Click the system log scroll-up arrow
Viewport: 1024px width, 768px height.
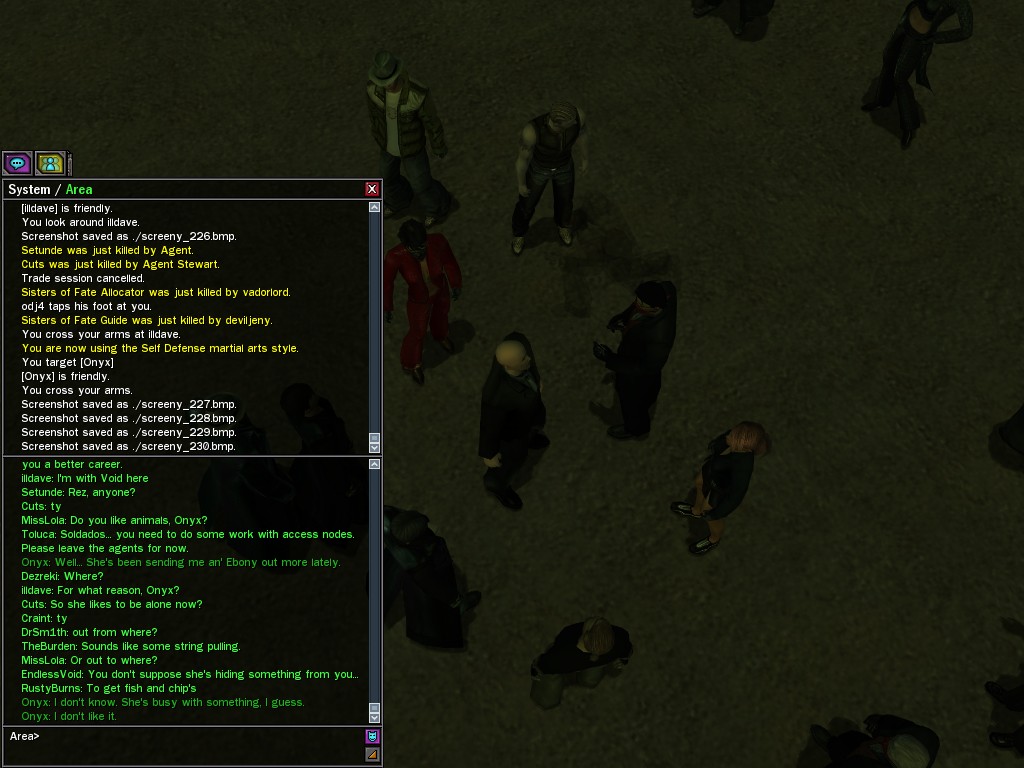375,207
